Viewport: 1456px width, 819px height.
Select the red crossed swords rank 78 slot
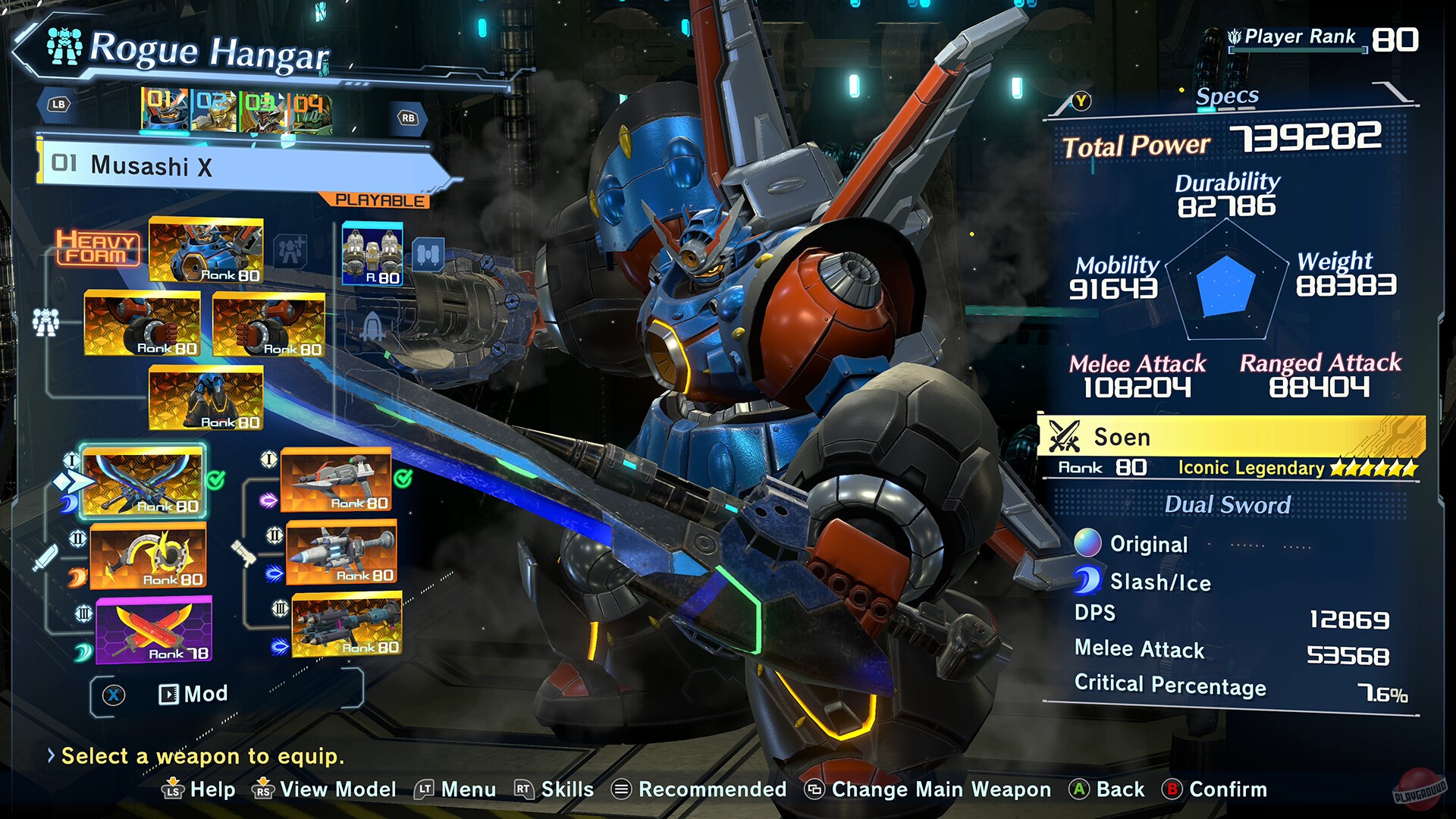[154, 630]
